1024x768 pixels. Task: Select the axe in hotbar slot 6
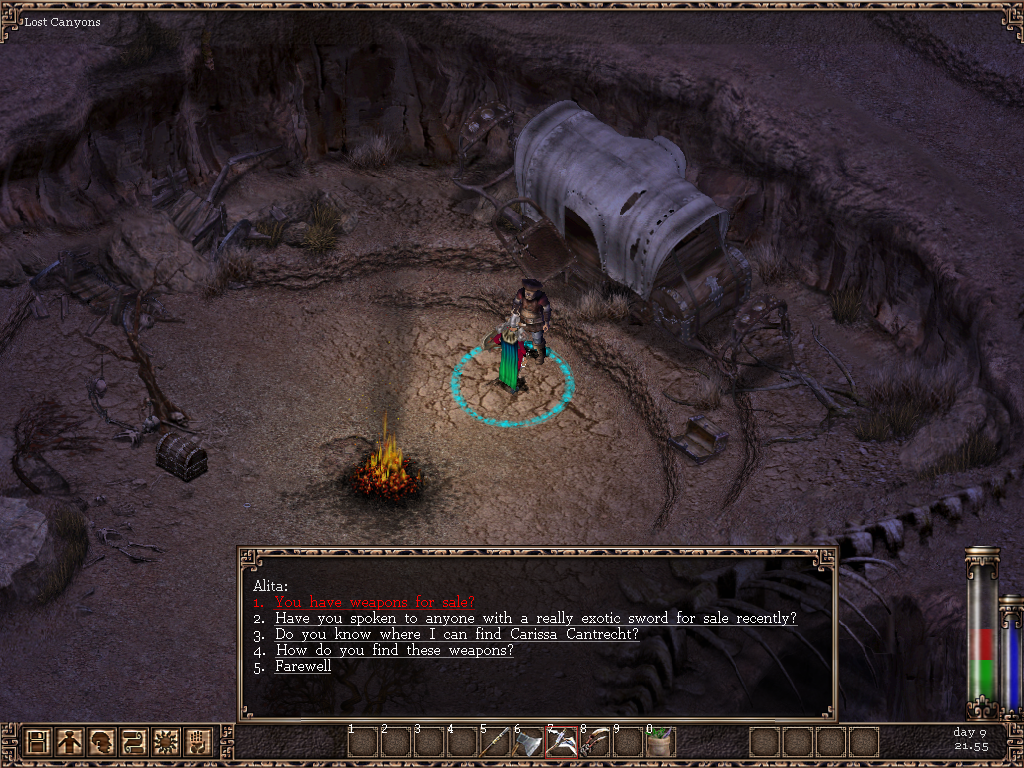[528, 742]
